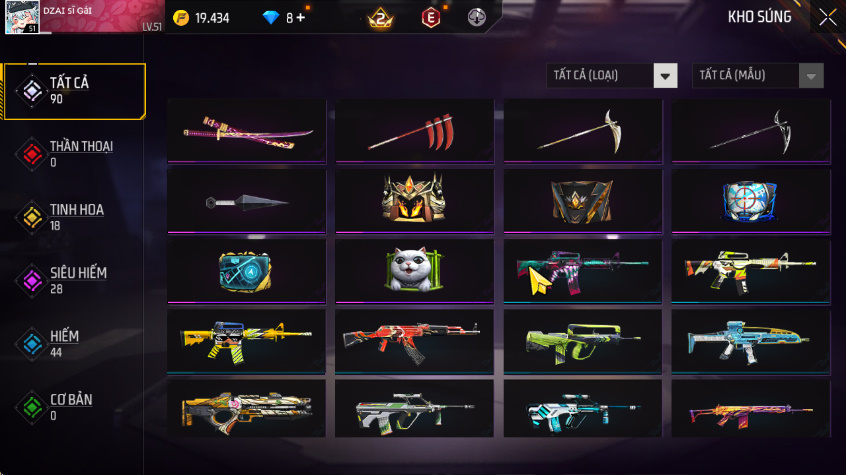
Task: Select the crosshair target loot box skin
Action: coord(750,201)
